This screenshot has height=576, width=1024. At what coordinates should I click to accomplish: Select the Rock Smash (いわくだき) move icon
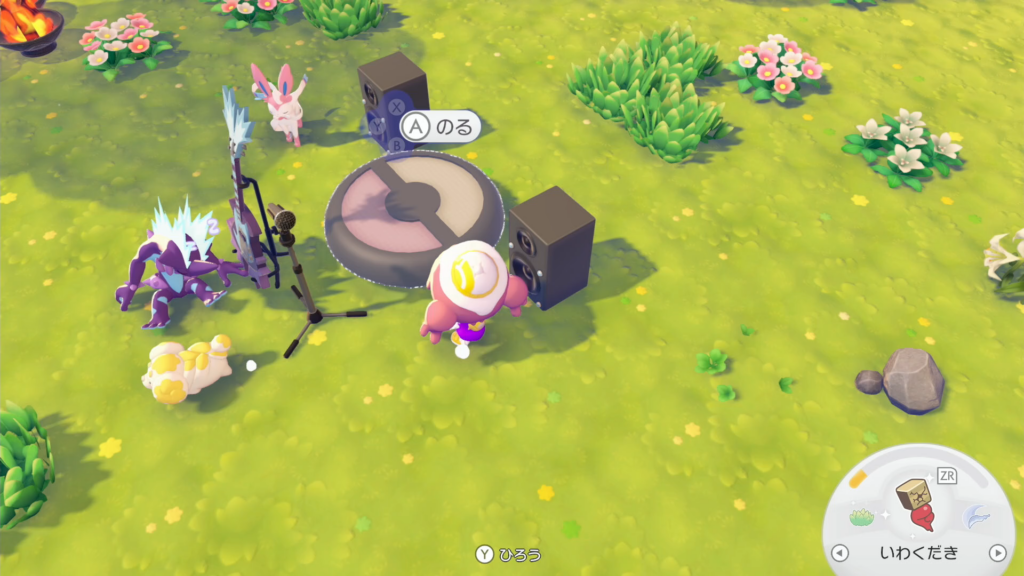tap(916, 505)
